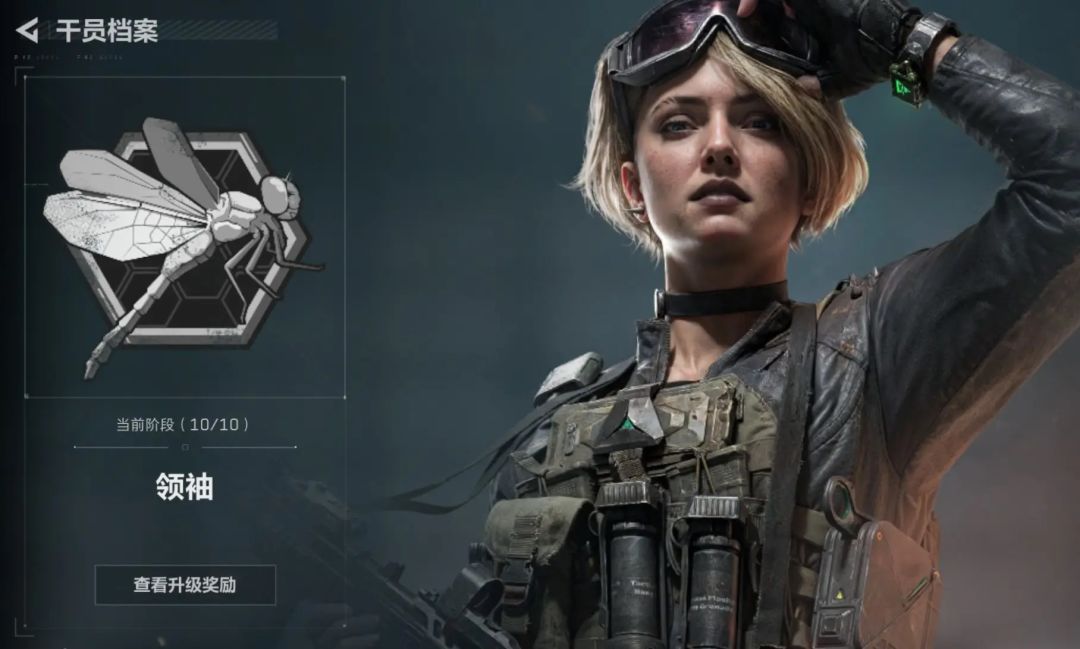Image resolution: width=1080 pixels, height=649 pixels.
Task: Open the 查看升级奖励 upgrade rewards button
Action: pos(185,585)
